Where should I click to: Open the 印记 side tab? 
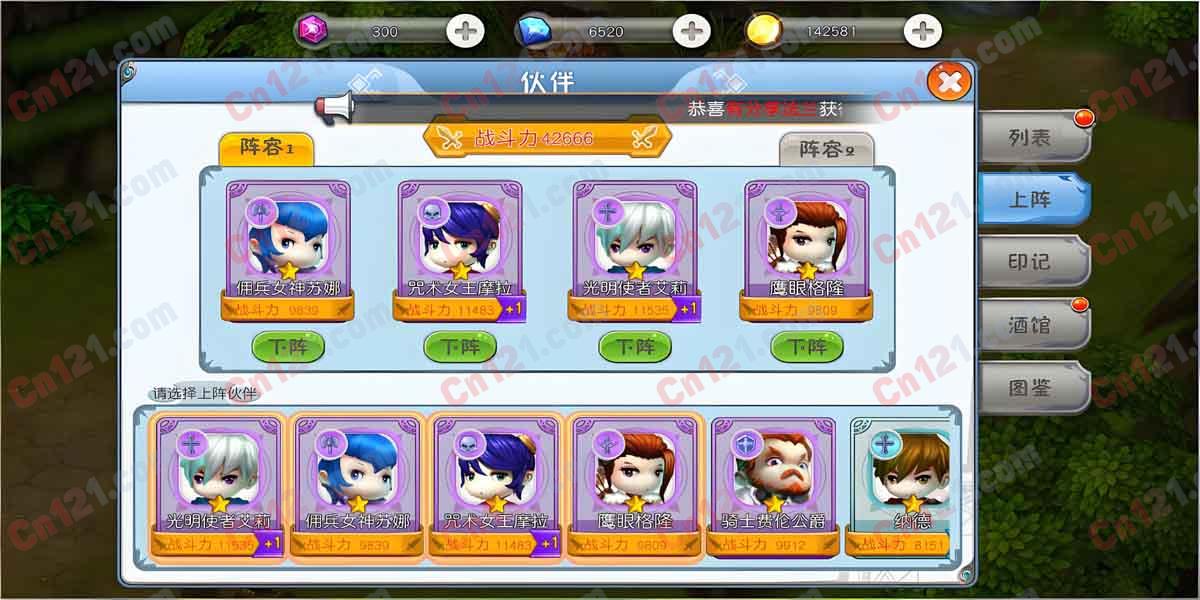(1032, 262)
